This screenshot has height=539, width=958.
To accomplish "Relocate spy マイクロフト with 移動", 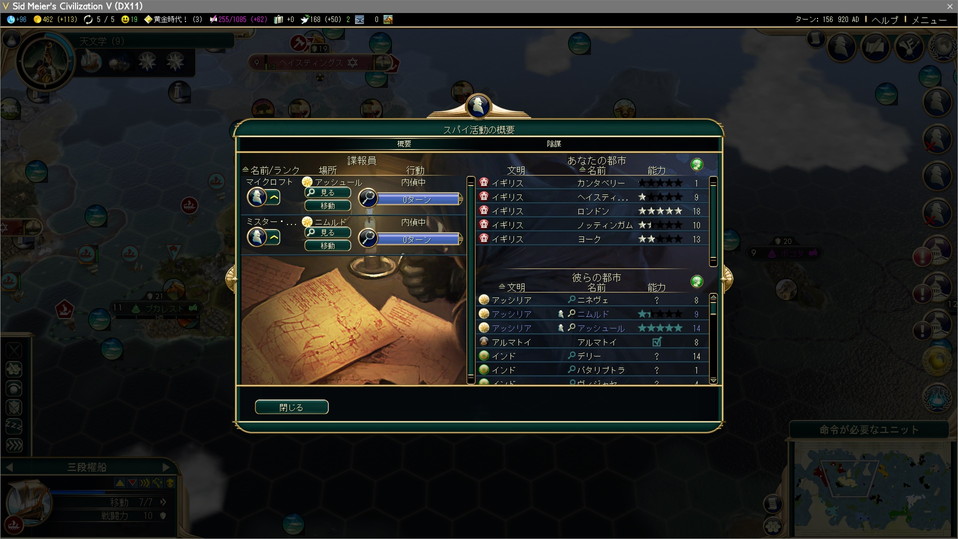I will [328, 205].
